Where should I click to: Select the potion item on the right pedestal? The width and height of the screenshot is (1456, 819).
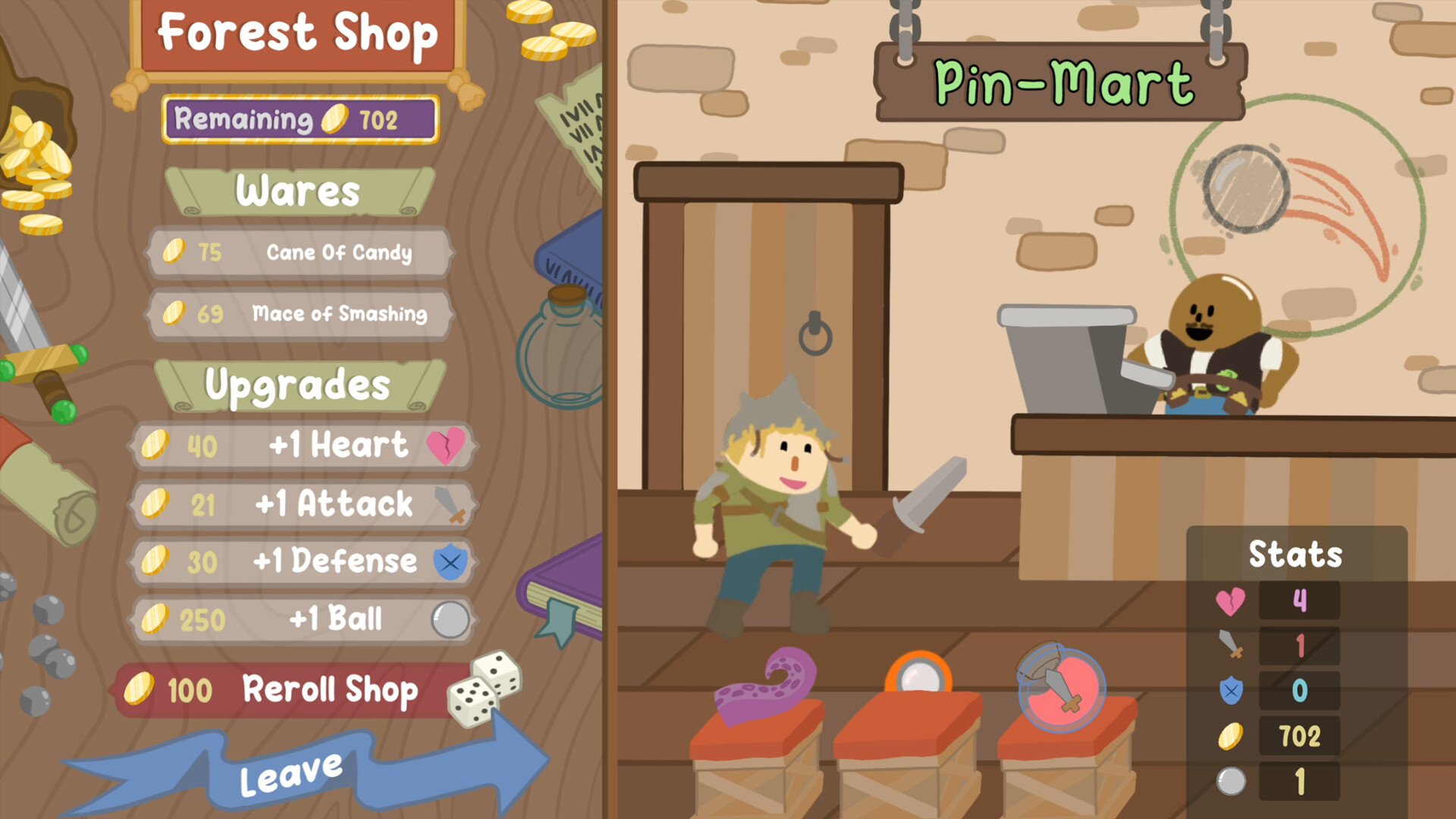1059,685
